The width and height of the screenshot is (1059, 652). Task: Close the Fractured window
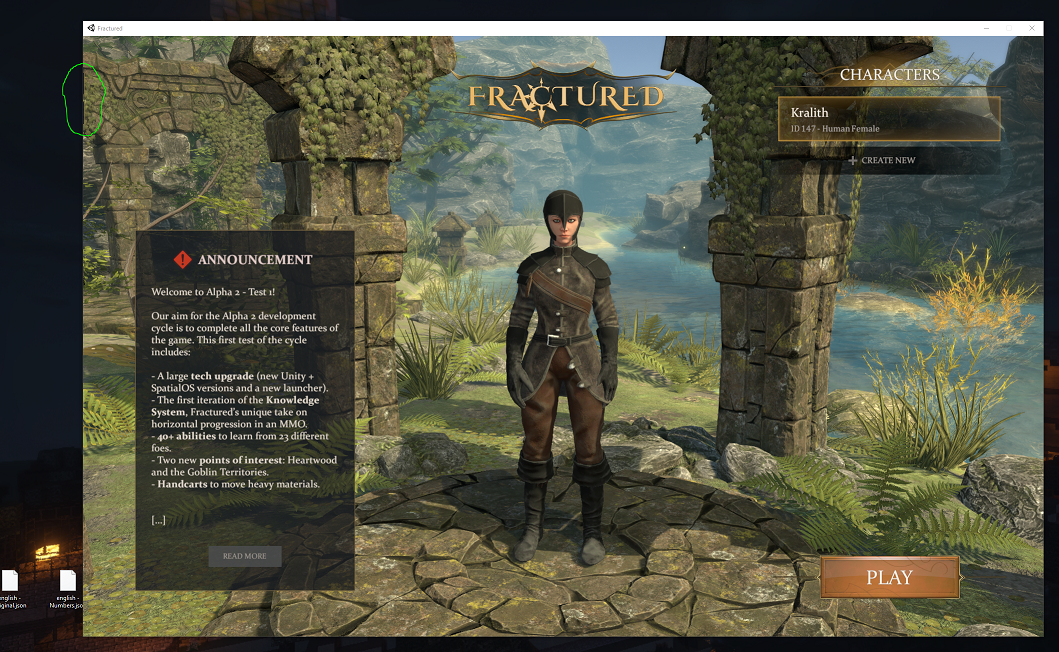click(1032, 28)
